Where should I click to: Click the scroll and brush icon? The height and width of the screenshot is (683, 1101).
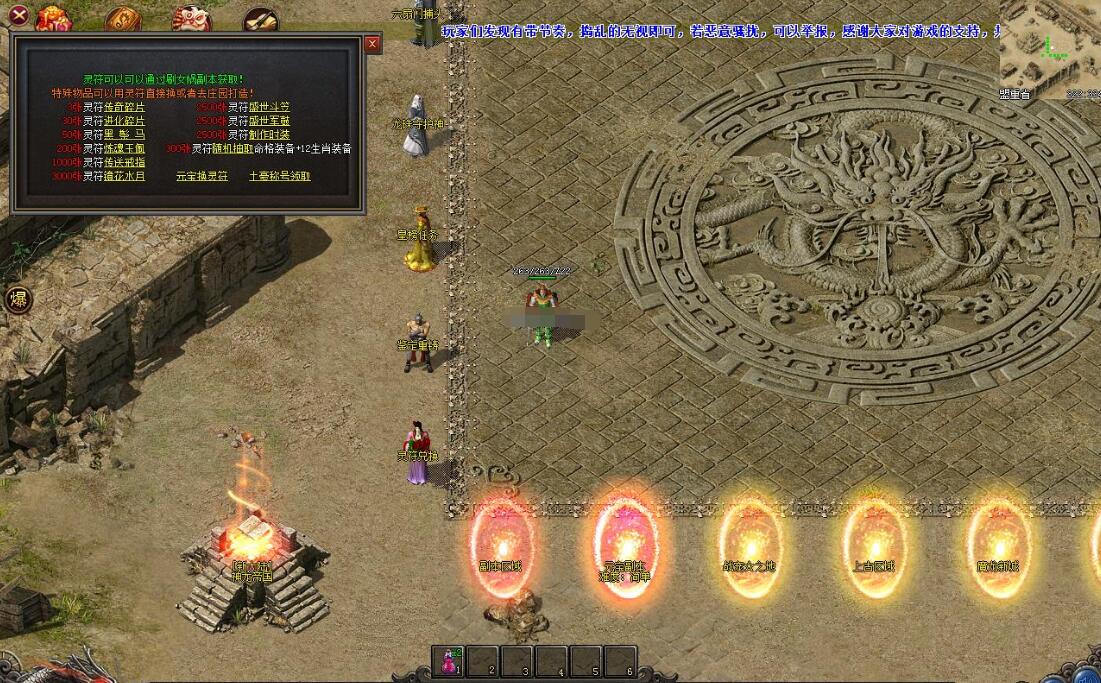pos(260,18)
